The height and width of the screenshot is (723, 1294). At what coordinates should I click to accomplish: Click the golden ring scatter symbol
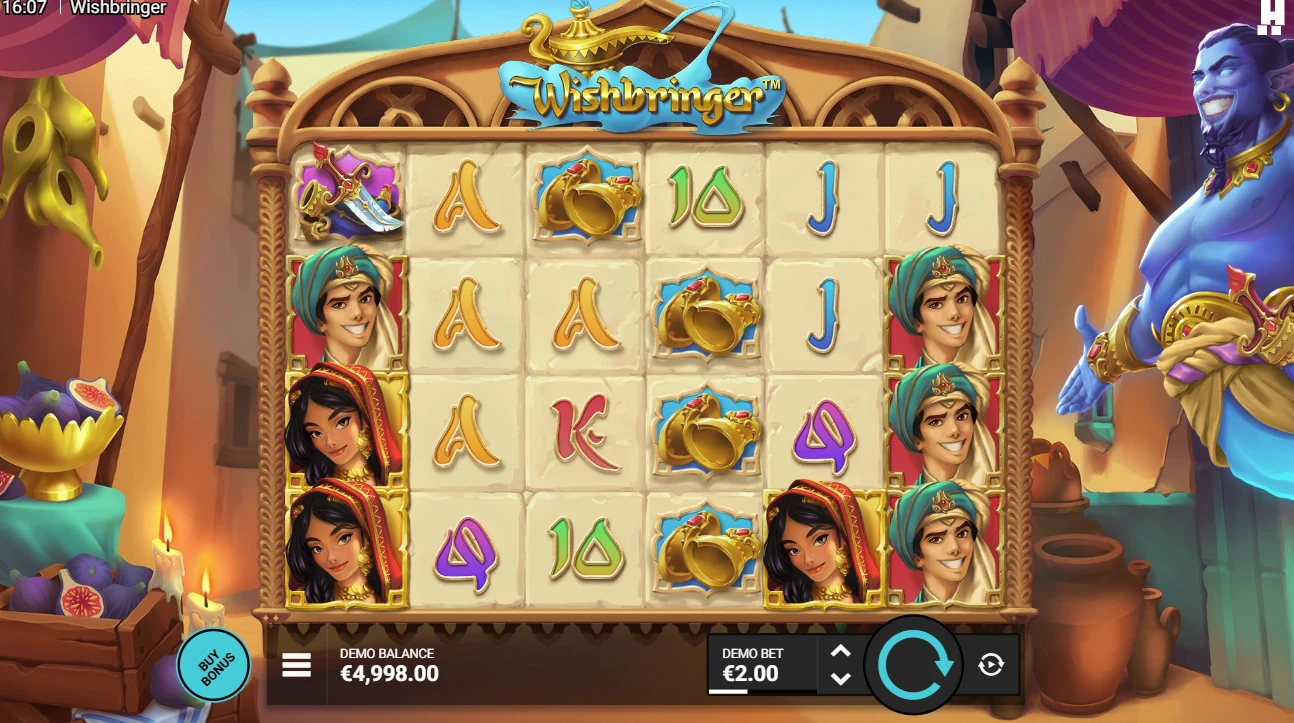(585, 197)
